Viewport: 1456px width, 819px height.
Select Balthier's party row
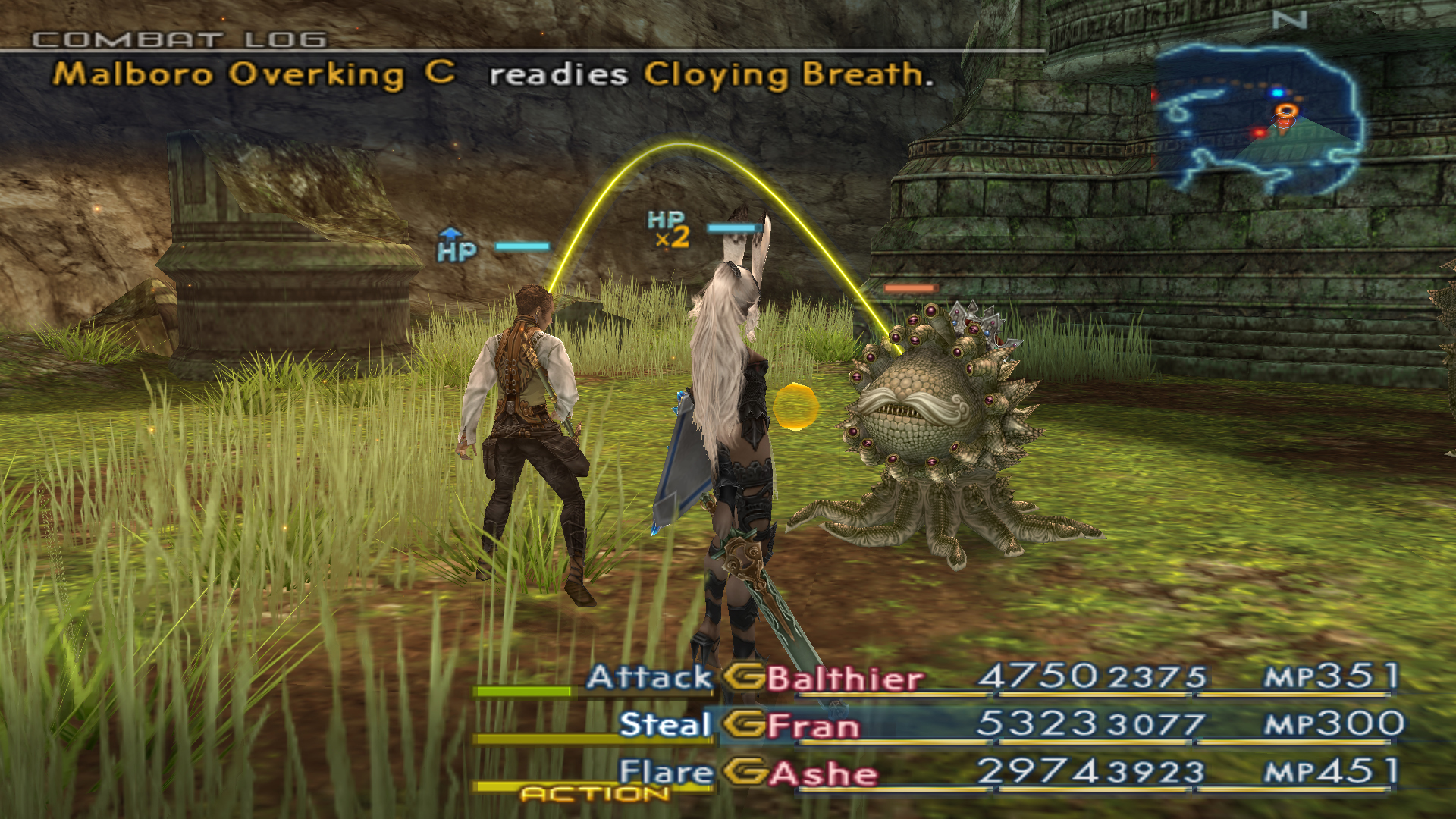846,679
